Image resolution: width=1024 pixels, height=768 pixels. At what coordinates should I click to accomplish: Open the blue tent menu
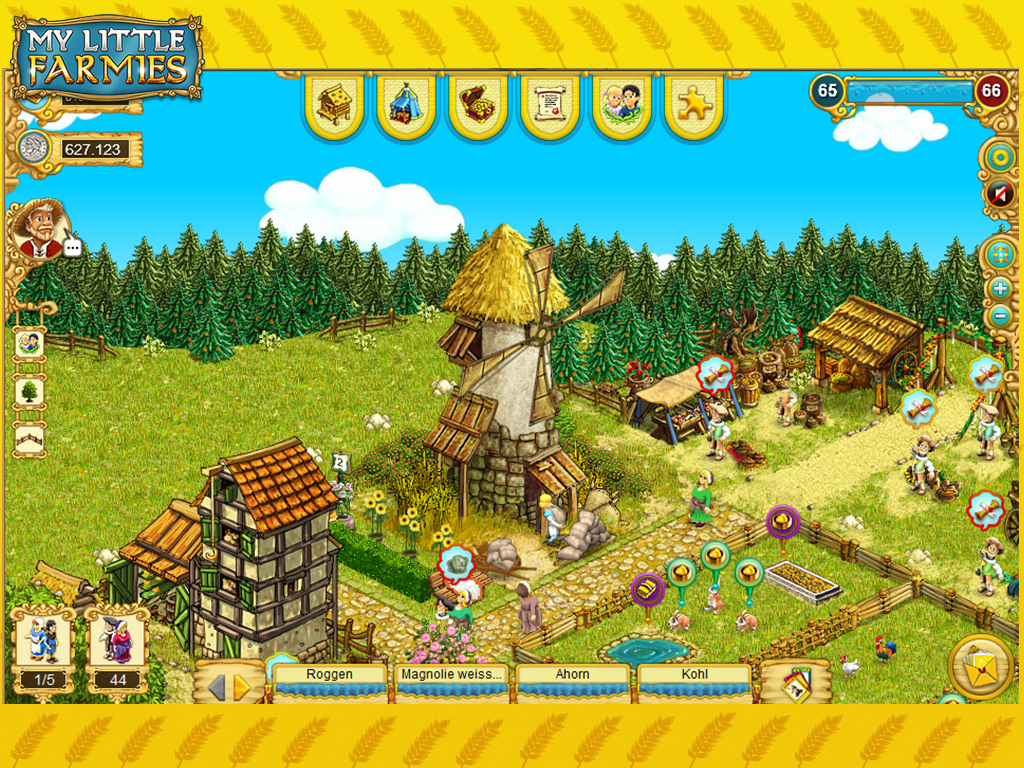tap(406, 103)
